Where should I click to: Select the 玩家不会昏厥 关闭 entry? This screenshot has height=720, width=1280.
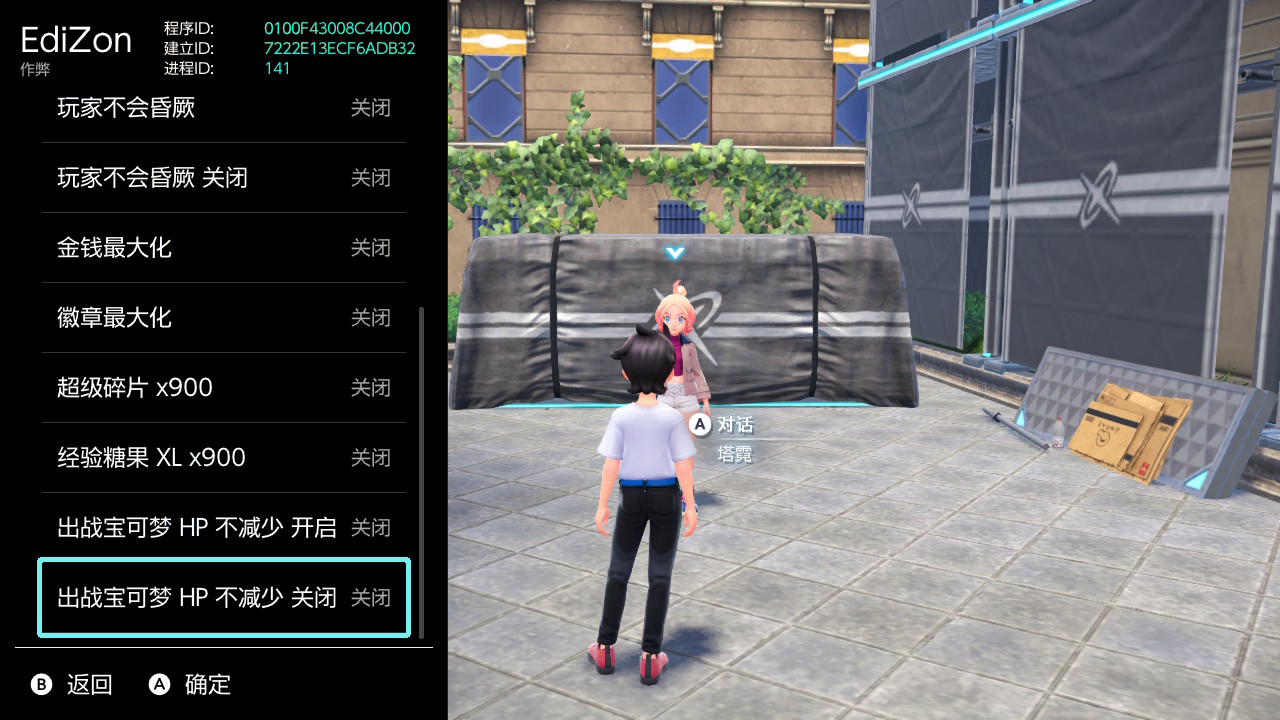(223, 178)
